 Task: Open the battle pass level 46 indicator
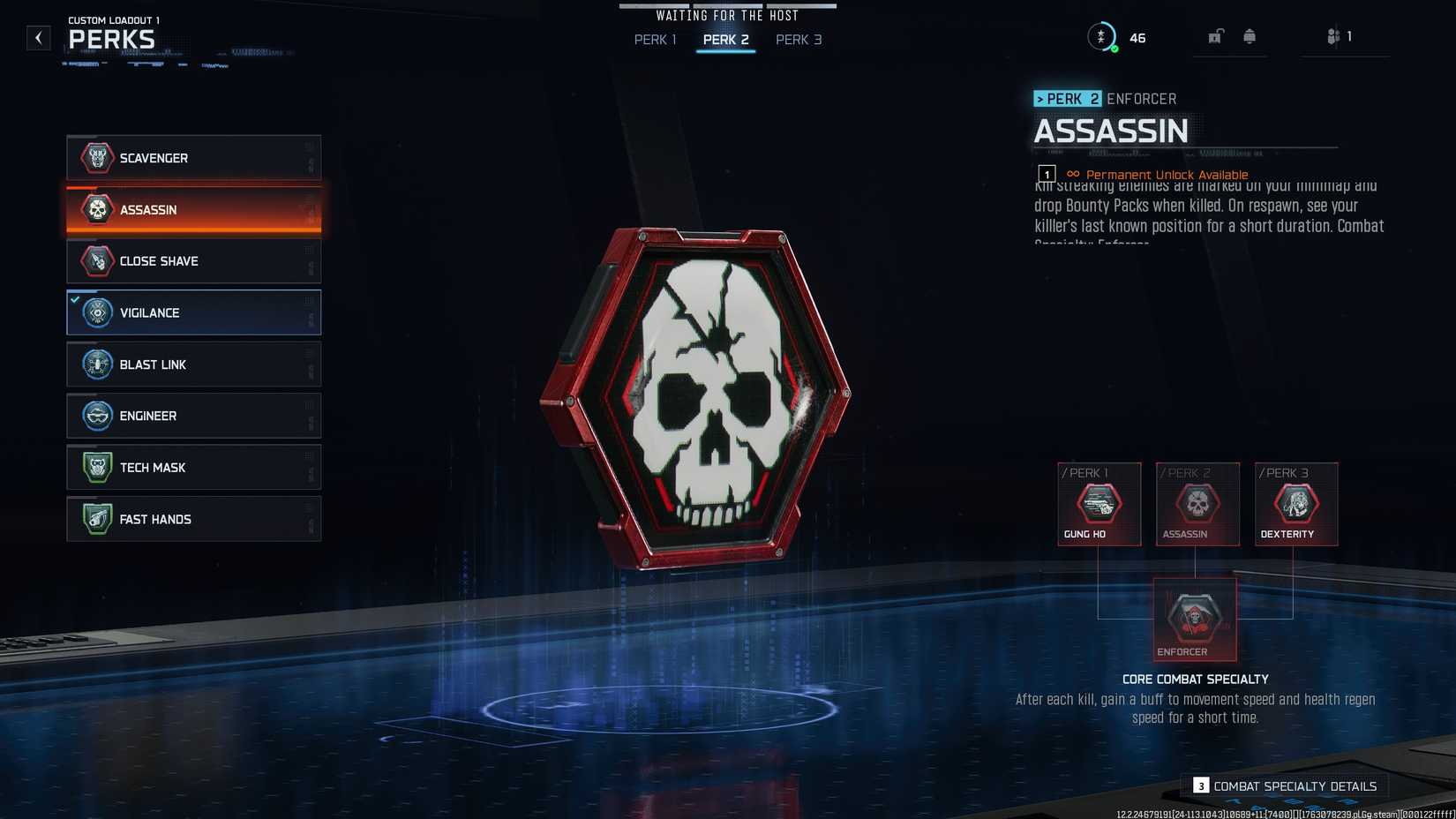1137,37
